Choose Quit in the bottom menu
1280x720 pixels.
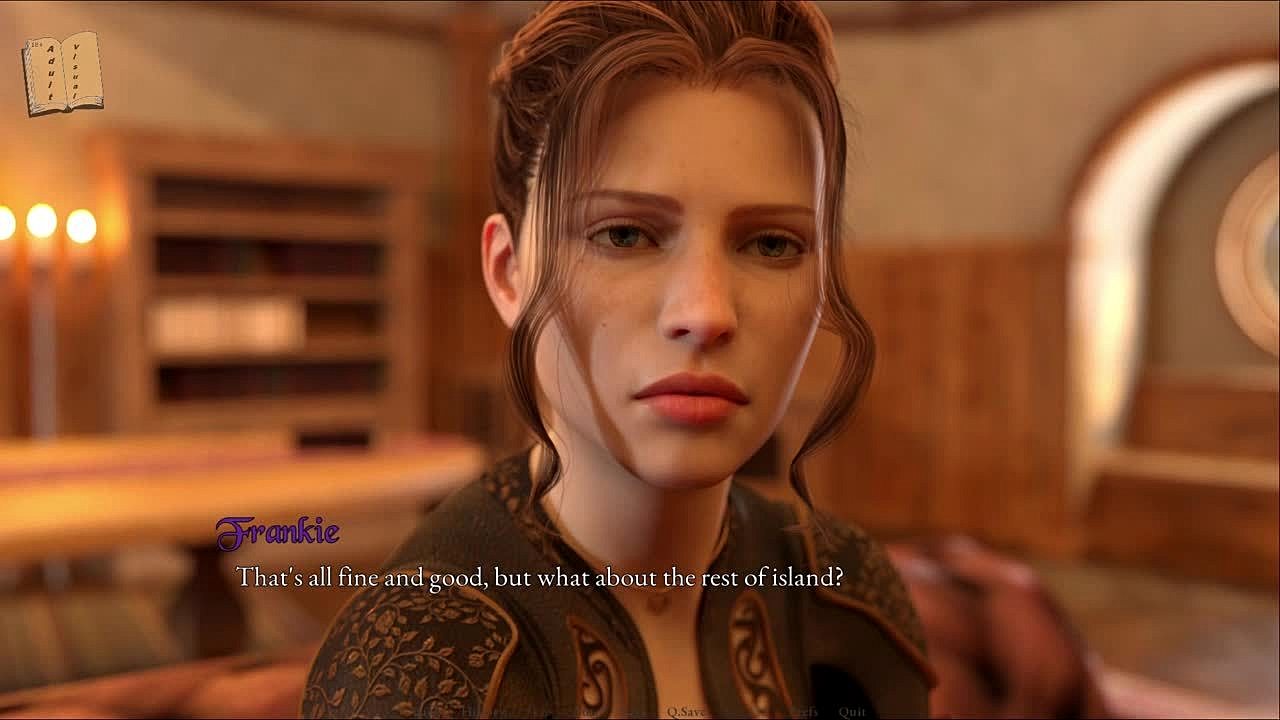852,712
